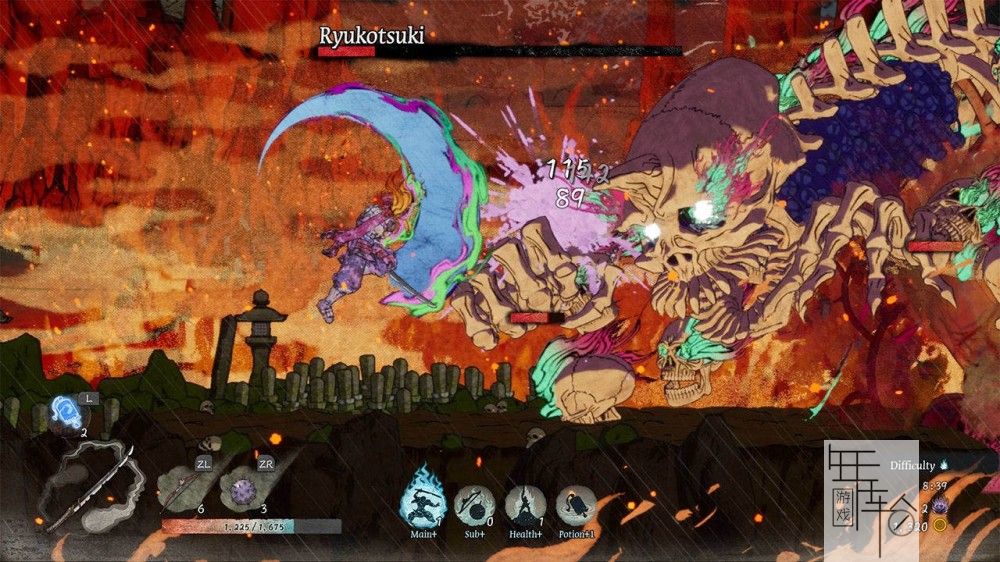Viewport: 1000px width, 562px height.
Task: Choose the Sub+ upgrade icon
Action: (x=472, y=504)
